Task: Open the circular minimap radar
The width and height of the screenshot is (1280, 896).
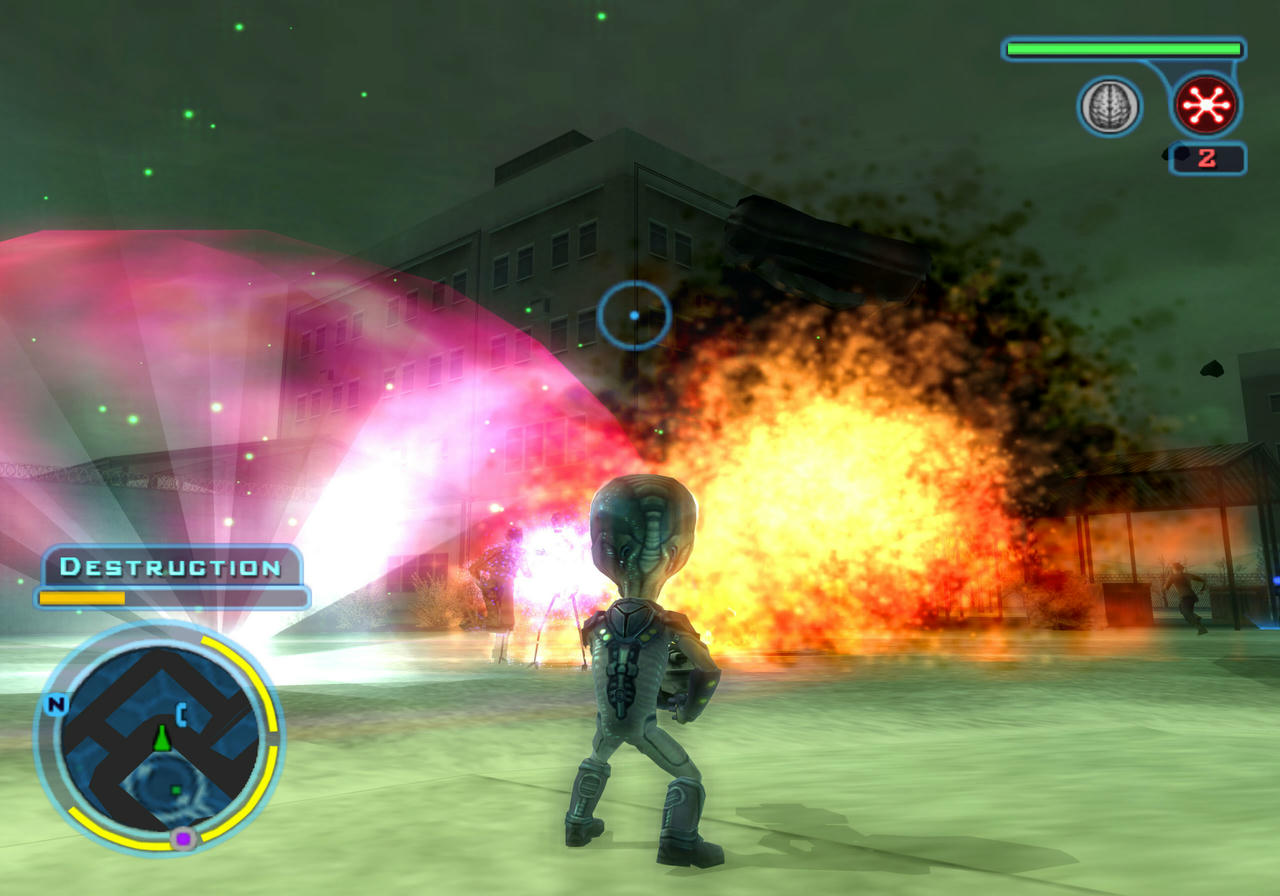Action: 160,740
